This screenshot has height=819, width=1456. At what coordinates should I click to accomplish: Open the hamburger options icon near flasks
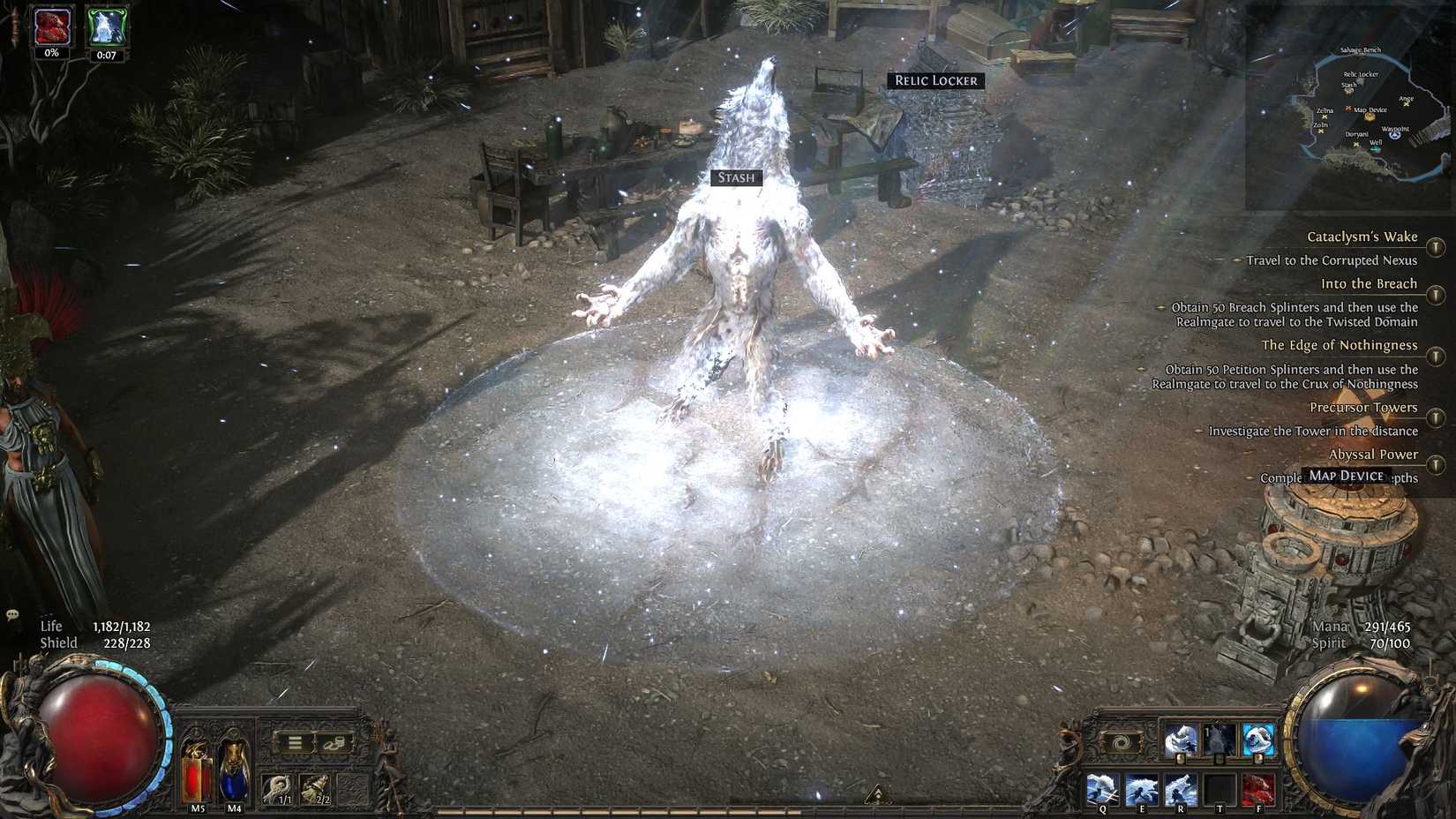coord(294,740)
